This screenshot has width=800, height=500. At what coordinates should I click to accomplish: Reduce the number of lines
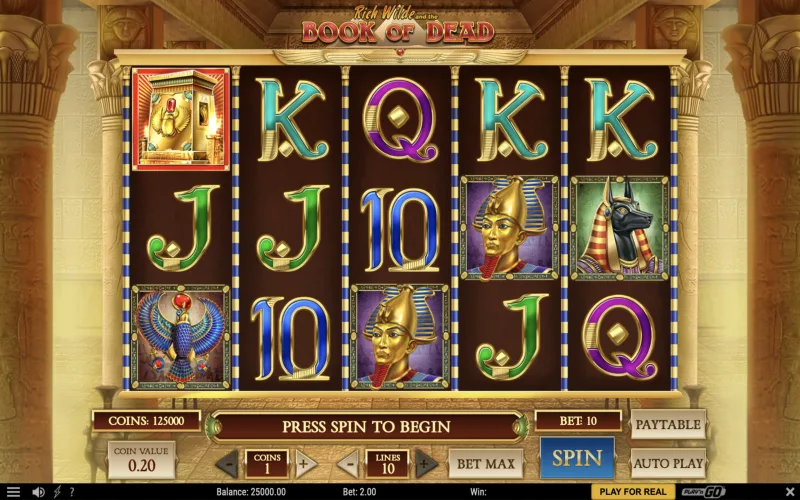(x=348, y=464)
